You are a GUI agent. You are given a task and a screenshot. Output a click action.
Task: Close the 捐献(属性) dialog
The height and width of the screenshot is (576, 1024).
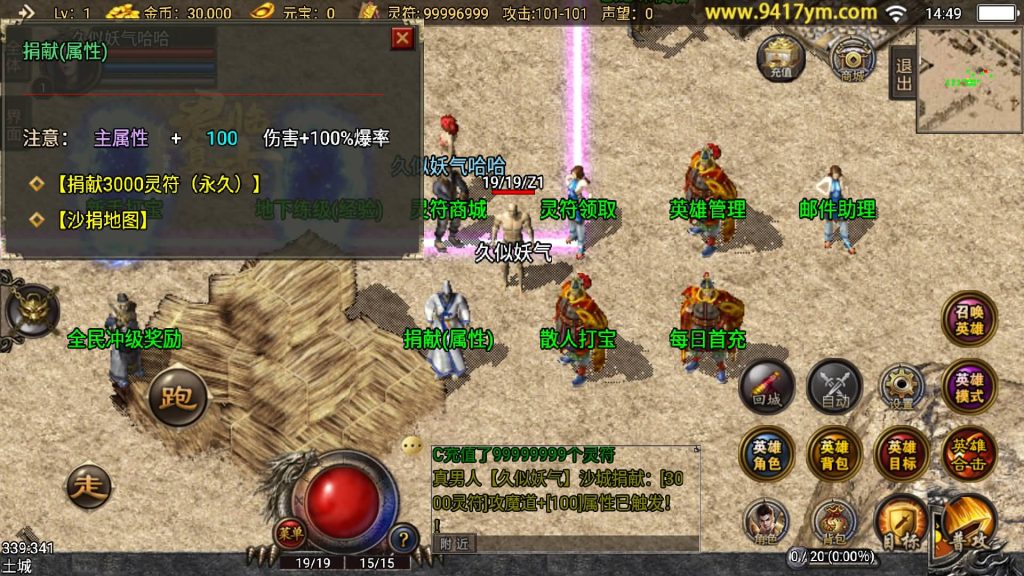(x=402, y=38)
